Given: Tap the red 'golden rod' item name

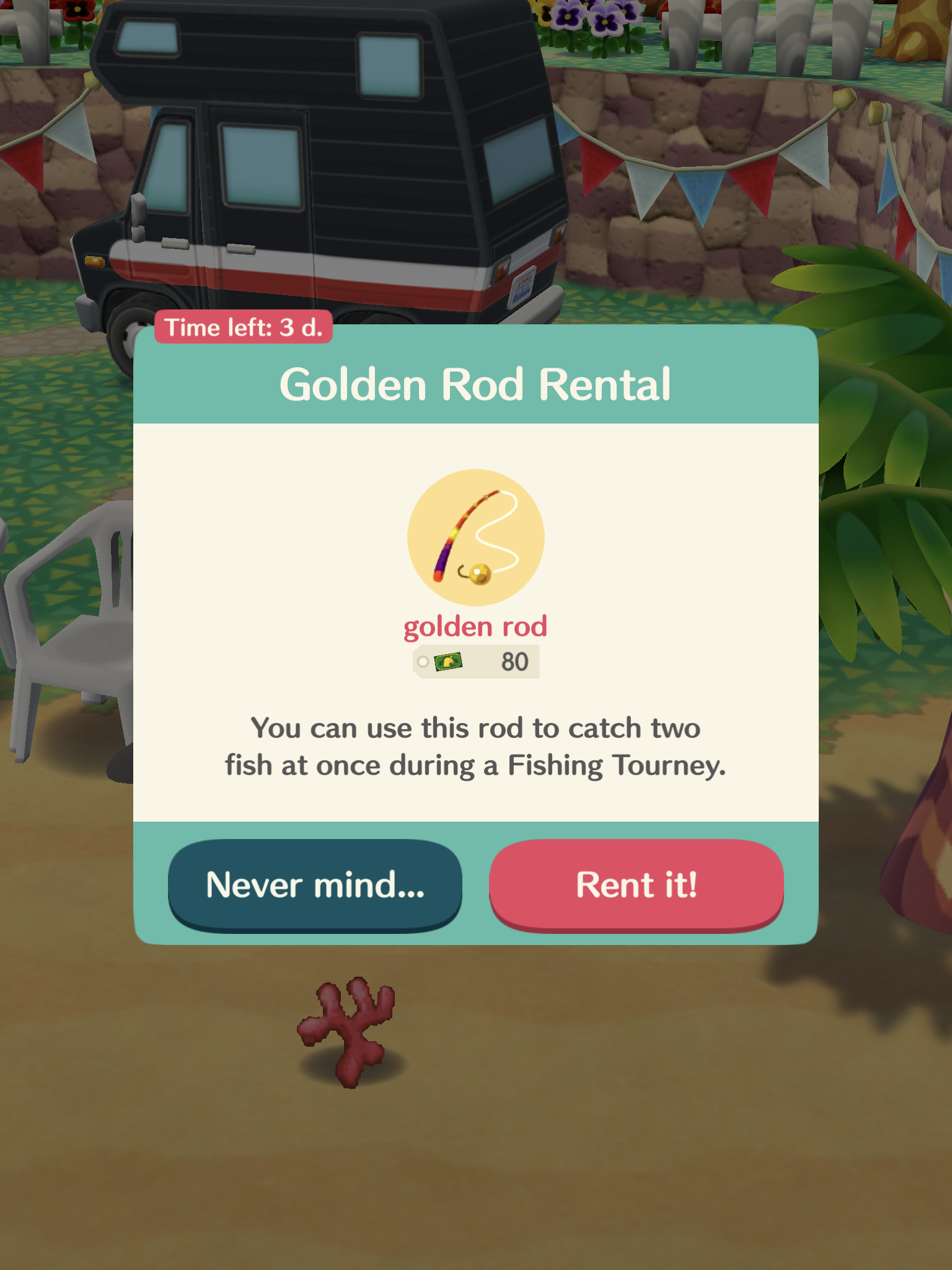Looking at the screenshot, I should click(x=476, y=628).
